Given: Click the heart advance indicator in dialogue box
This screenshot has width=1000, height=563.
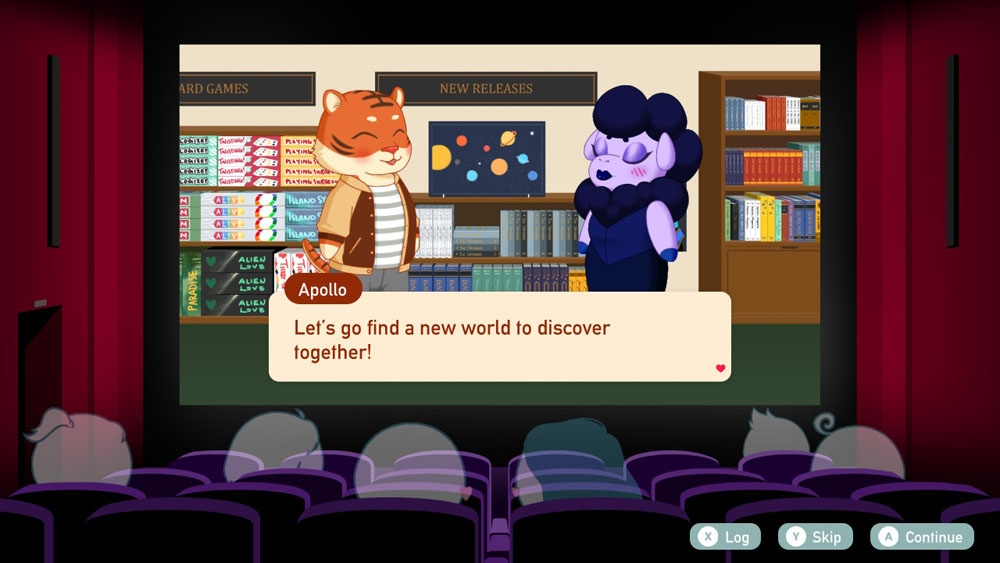Looking at the screenshot, I should coord(720,368).
